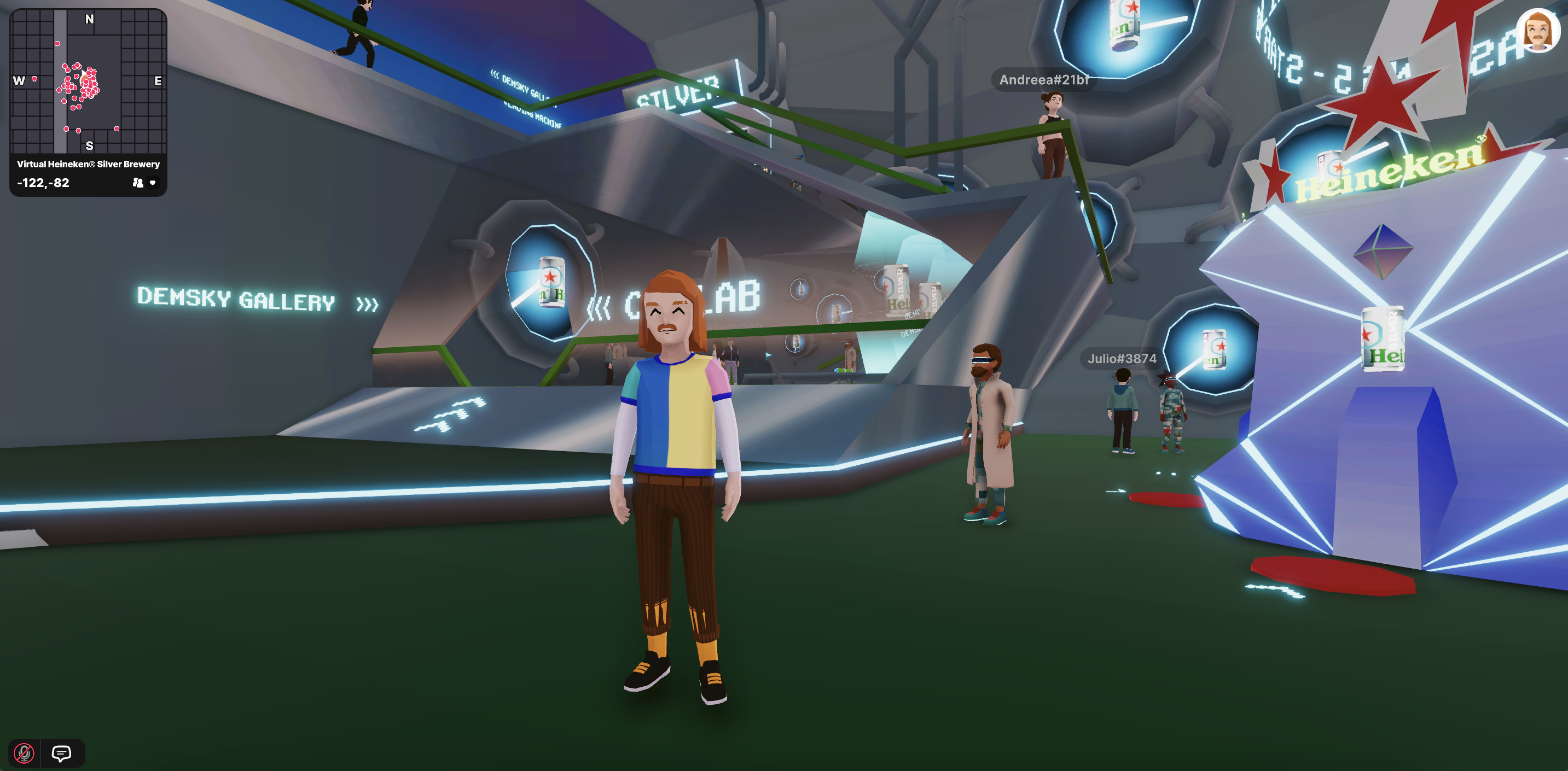Open the profile avatar menu
1568x771 pixels.
(1537, 31)
